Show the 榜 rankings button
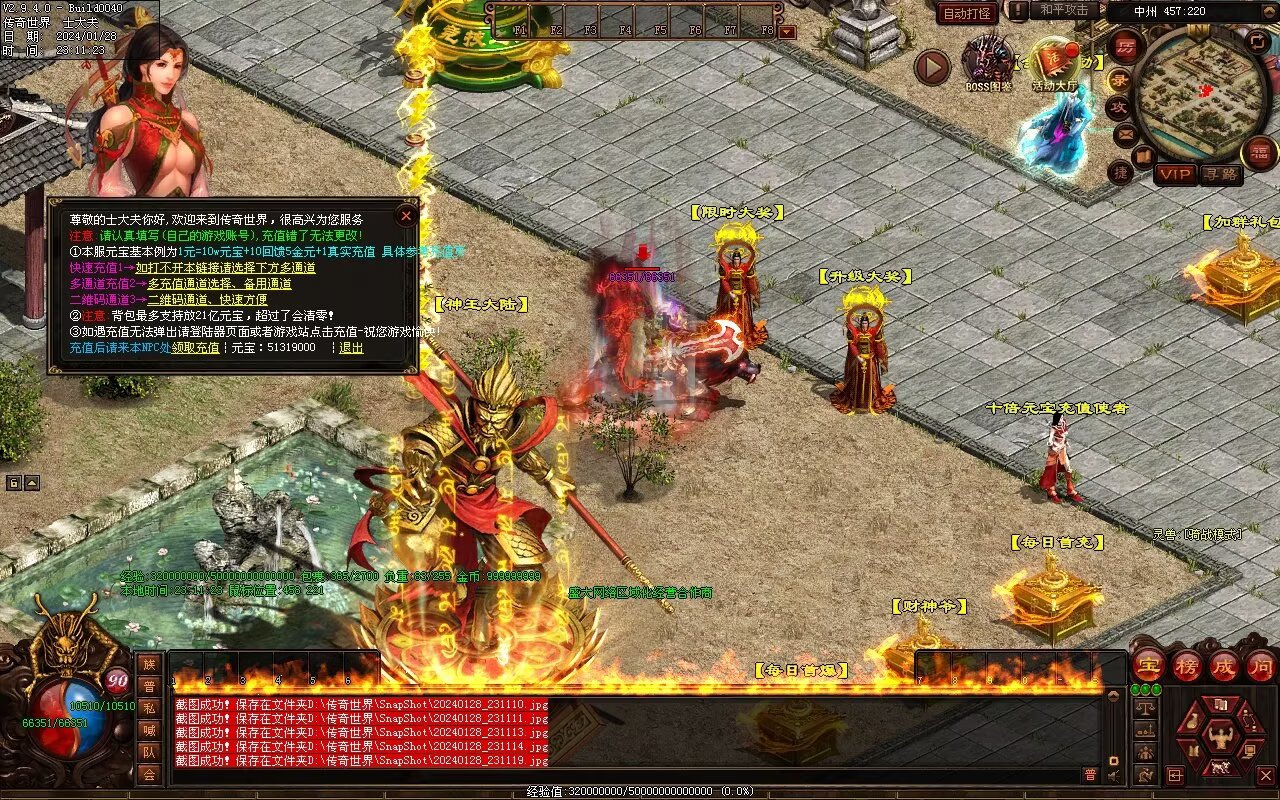This screenshot has height=800, width=1280. [1187, 665]
